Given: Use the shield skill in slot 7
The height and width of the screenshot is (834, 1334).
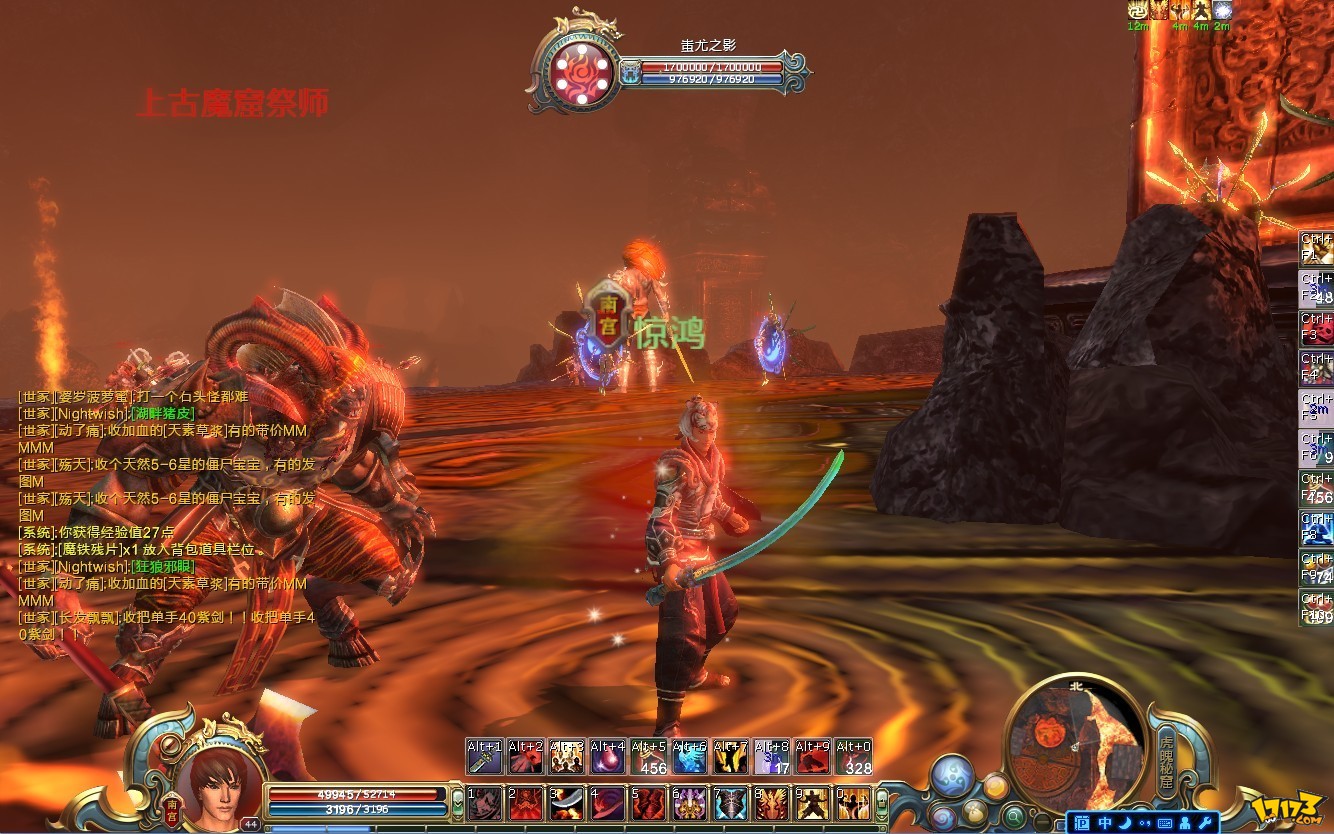Looking at the screenshot, I should point(730,803).
